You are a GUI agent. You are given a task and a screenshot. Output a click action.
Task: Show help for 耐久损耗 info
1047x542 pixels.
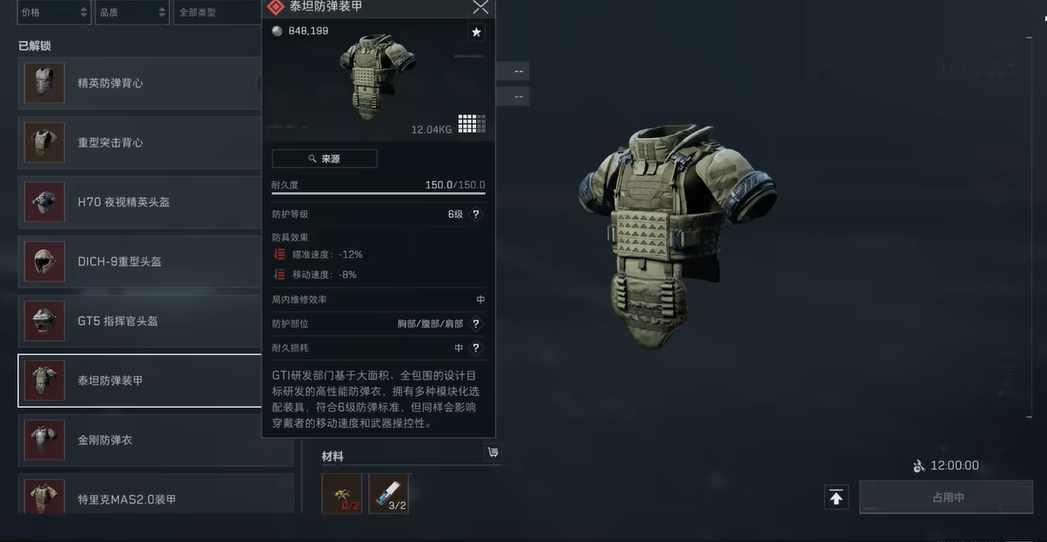tap(476, 348)
